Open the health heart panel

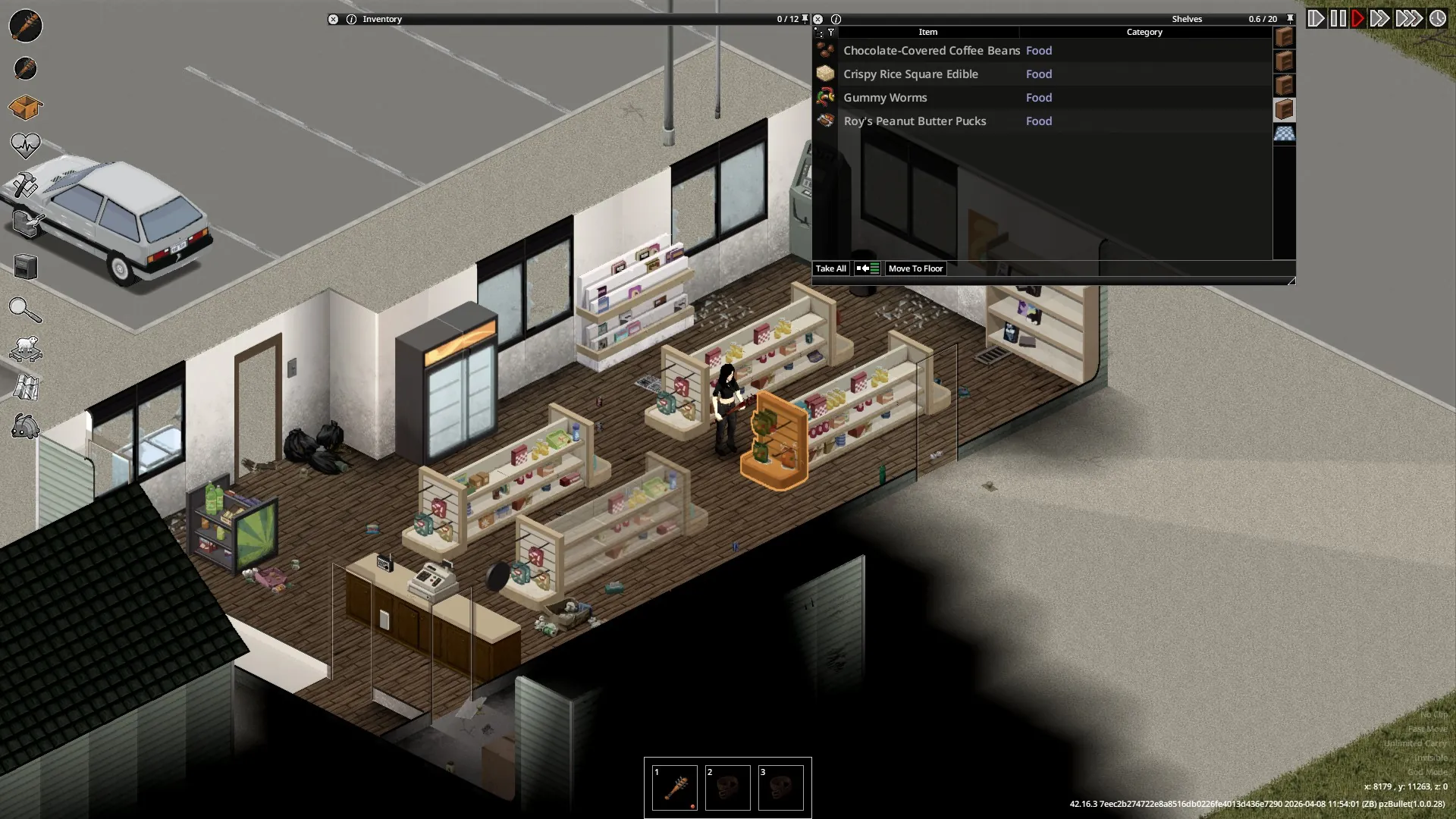25,145
